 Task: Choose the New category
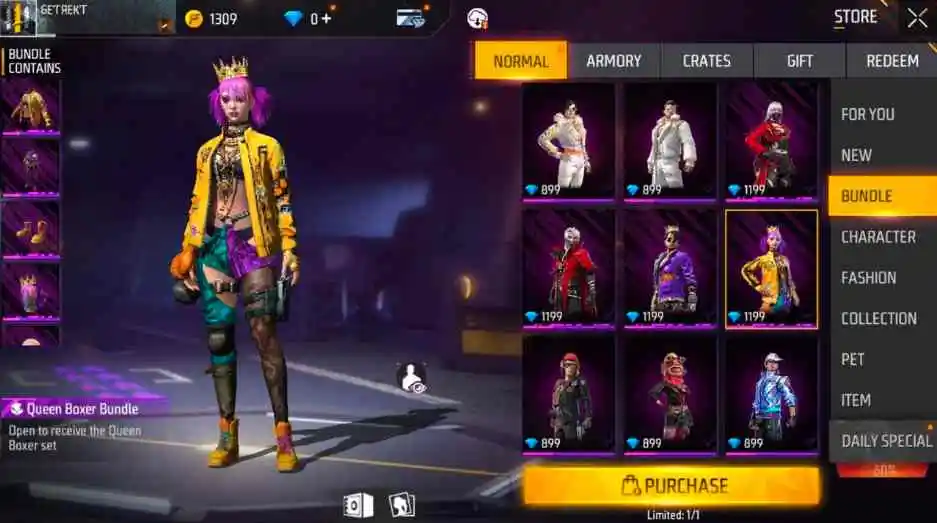point(856,155)
